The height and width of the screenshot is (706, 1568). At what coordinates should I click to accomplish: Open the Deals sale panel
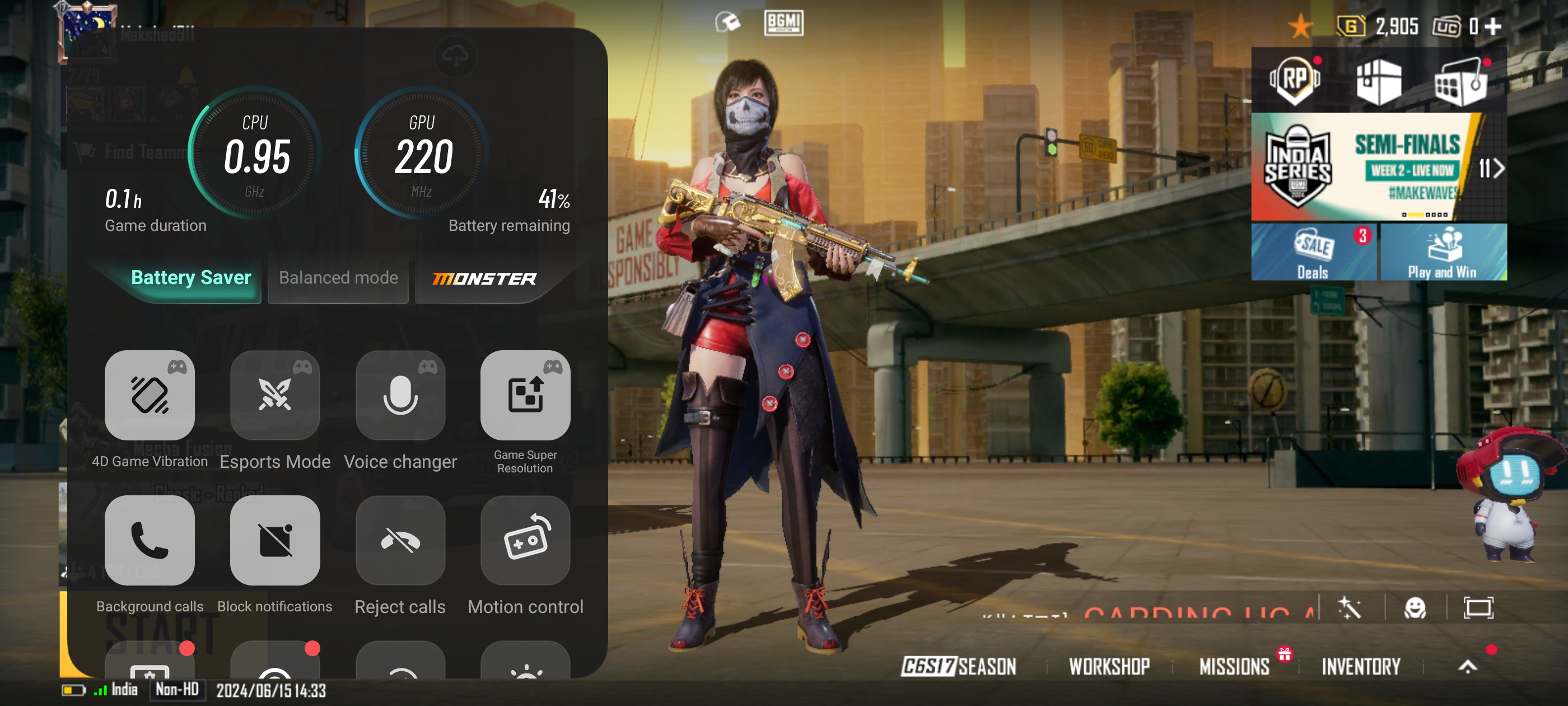click(x=1313, y=252)
